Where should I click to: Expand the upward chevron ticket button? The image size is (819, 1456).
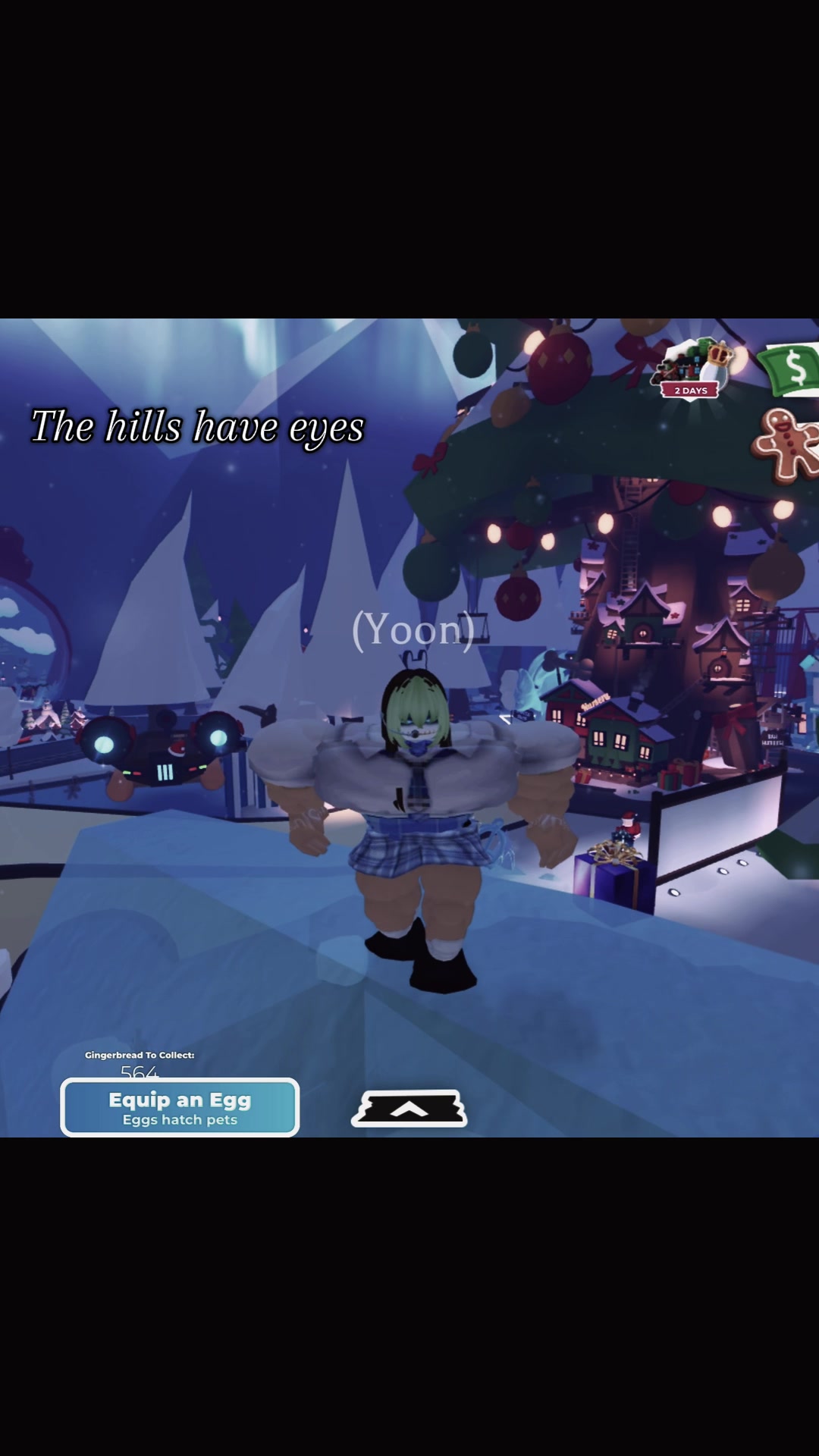[x=409, y=1109]
